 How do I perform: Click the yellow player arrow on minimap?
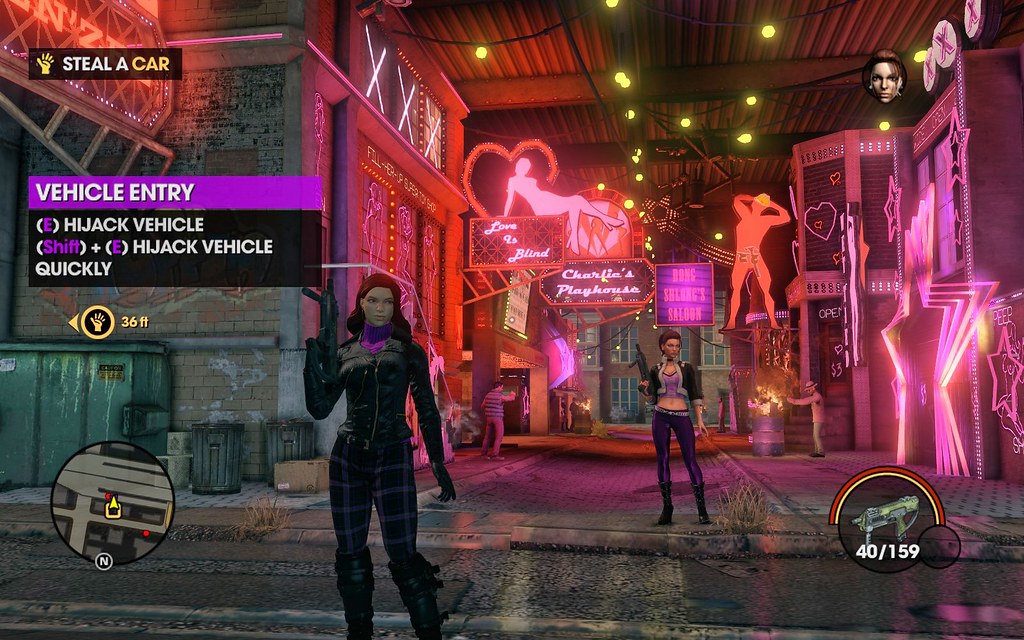(113, 506)
